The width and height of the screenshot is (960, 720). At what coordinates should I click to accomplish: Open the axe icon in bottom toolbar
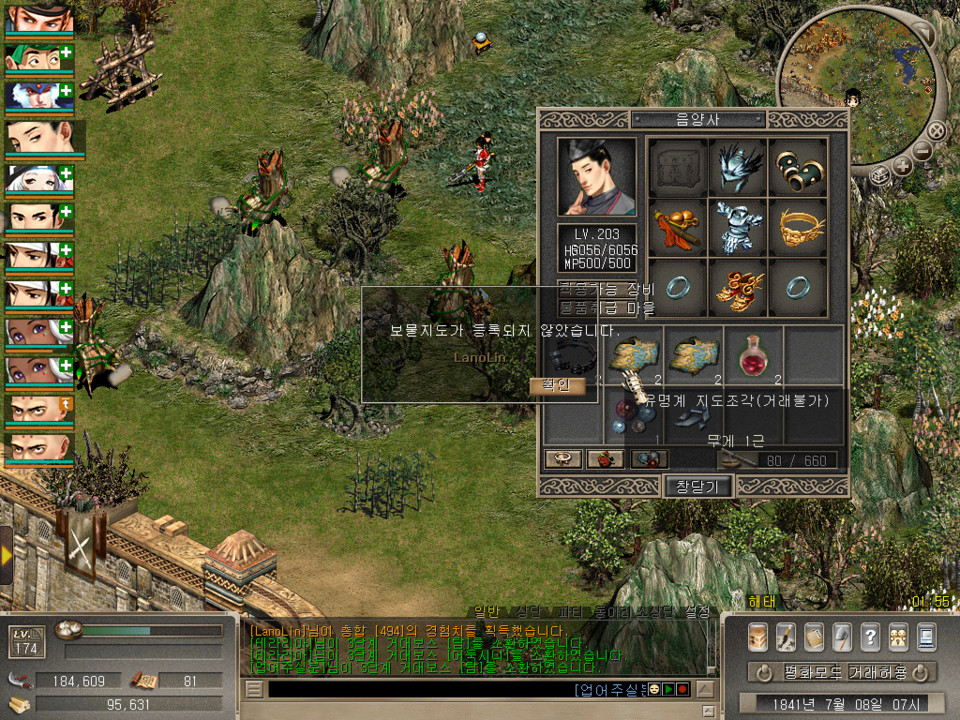click(842, 636)
